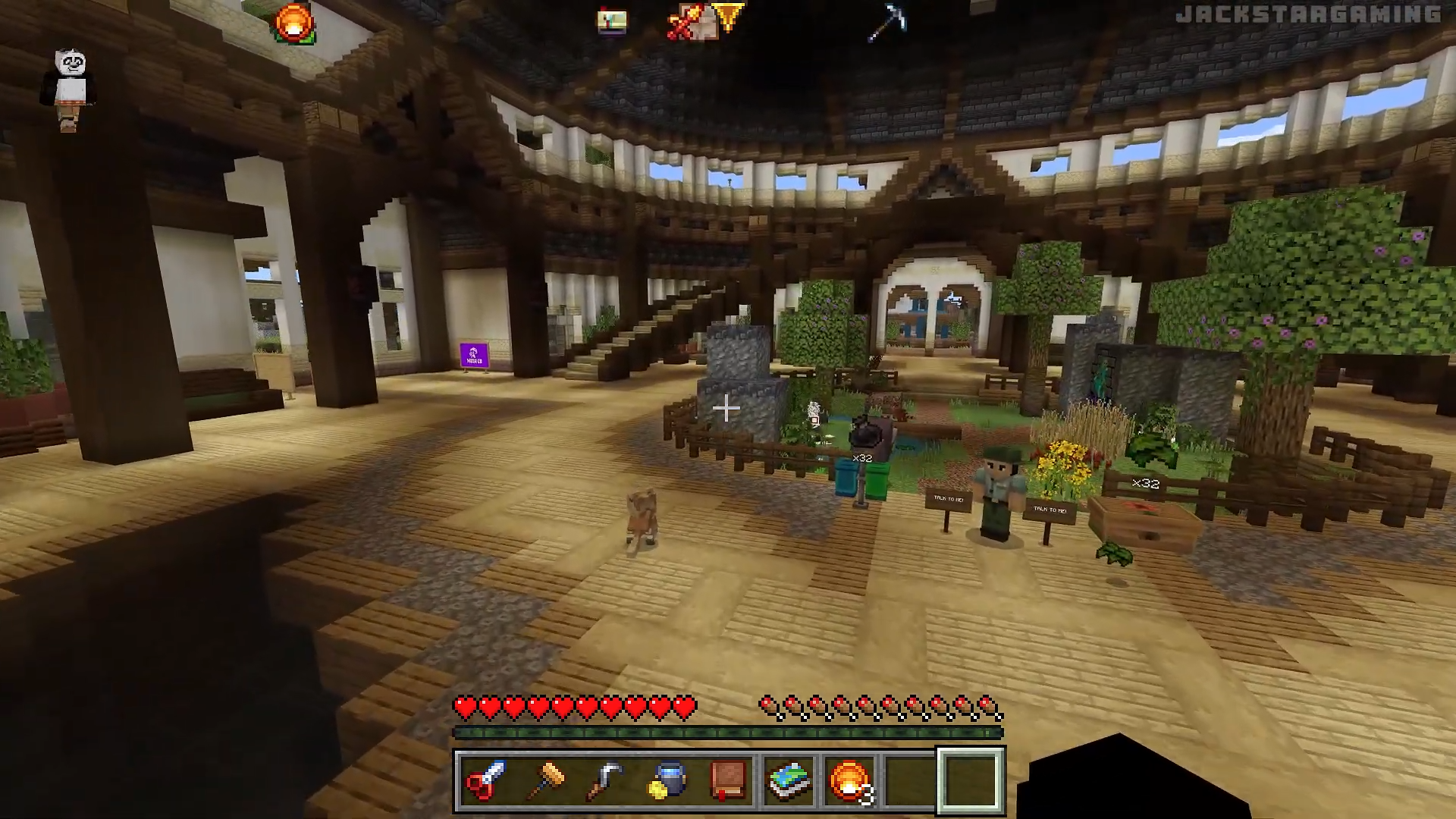The image size is (1456, 819).
Task: Click the mailbox icon at top
Action: [611, 22]
